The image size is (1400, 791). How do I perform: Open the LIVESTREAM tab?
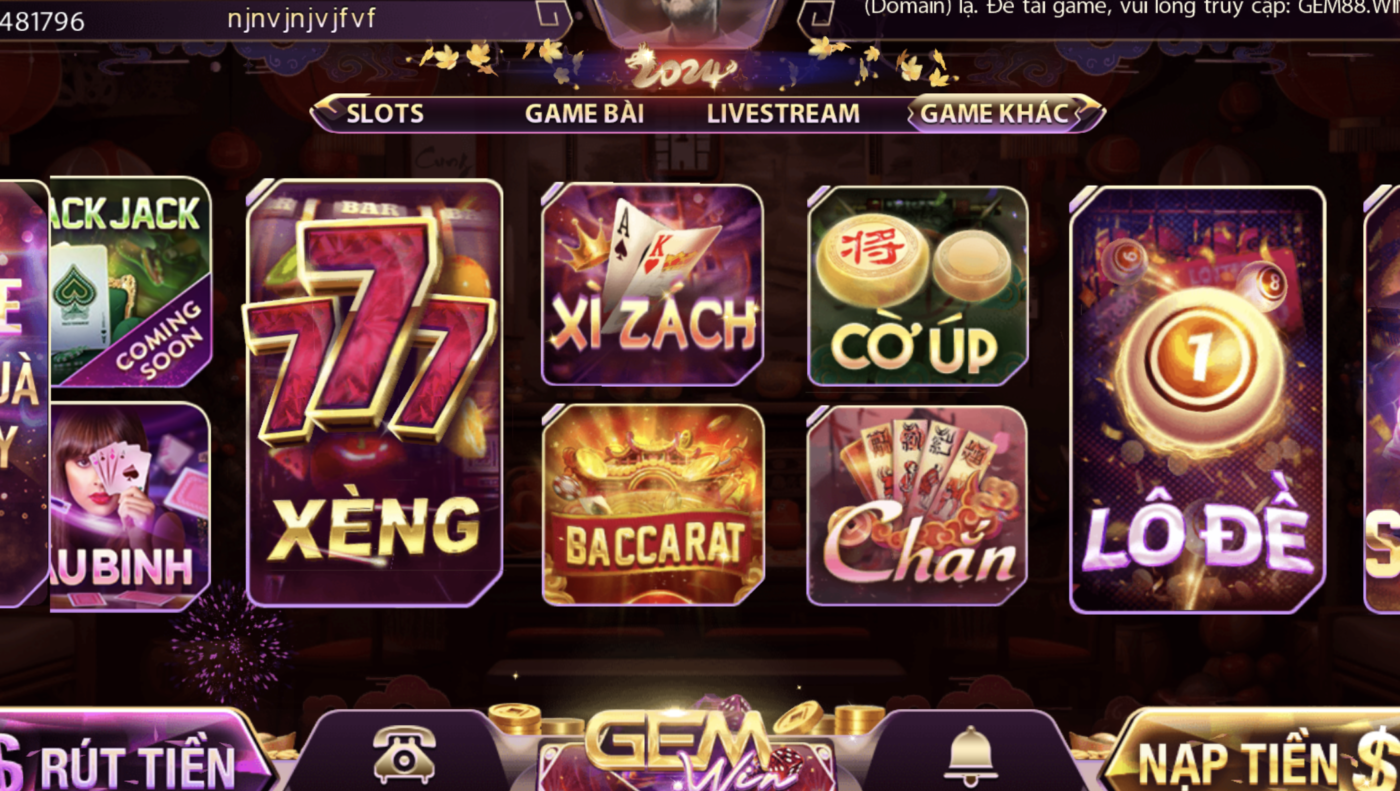pos(783,113)
